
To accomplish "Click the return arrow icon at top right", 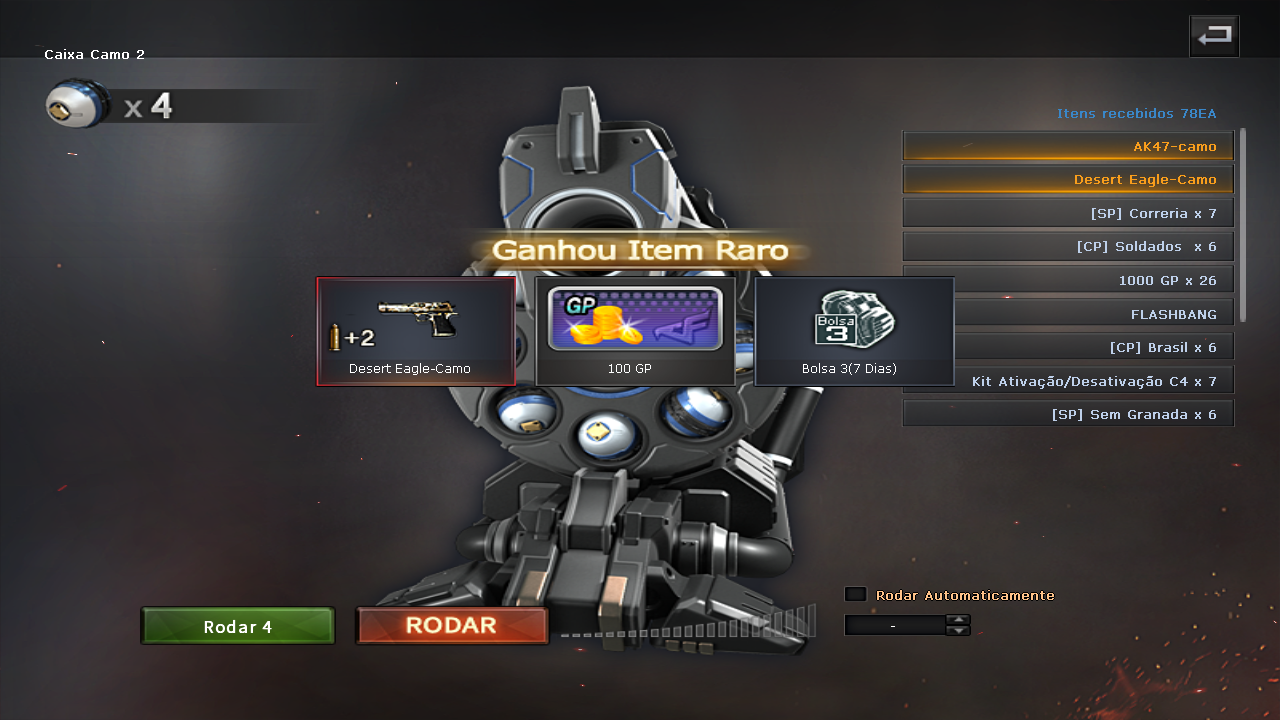I will [1213, 35].
